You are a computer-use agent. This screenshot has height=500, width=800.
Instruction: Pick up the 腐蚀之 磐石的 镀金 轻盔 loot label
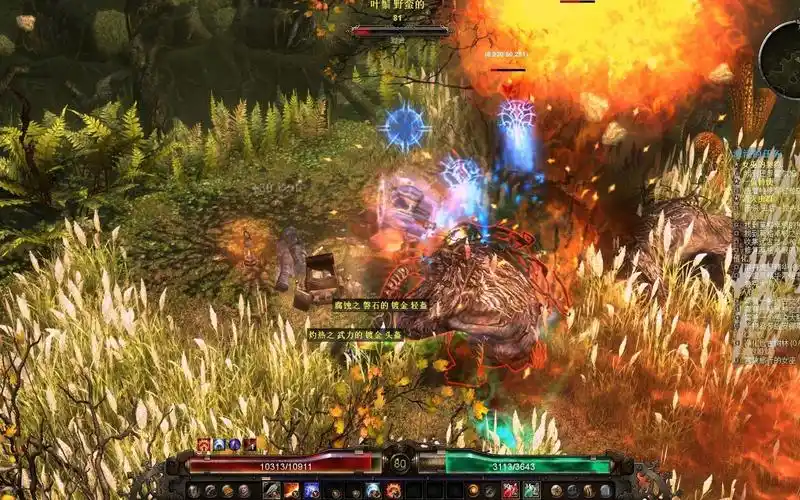(x=367, y=305)
